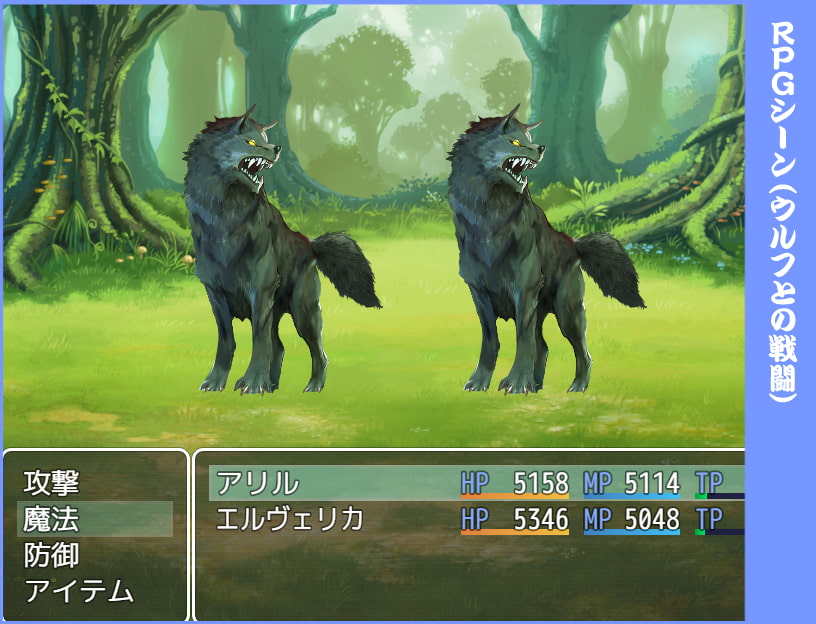
Task: Open the アイテム item command
Action: 78,591
